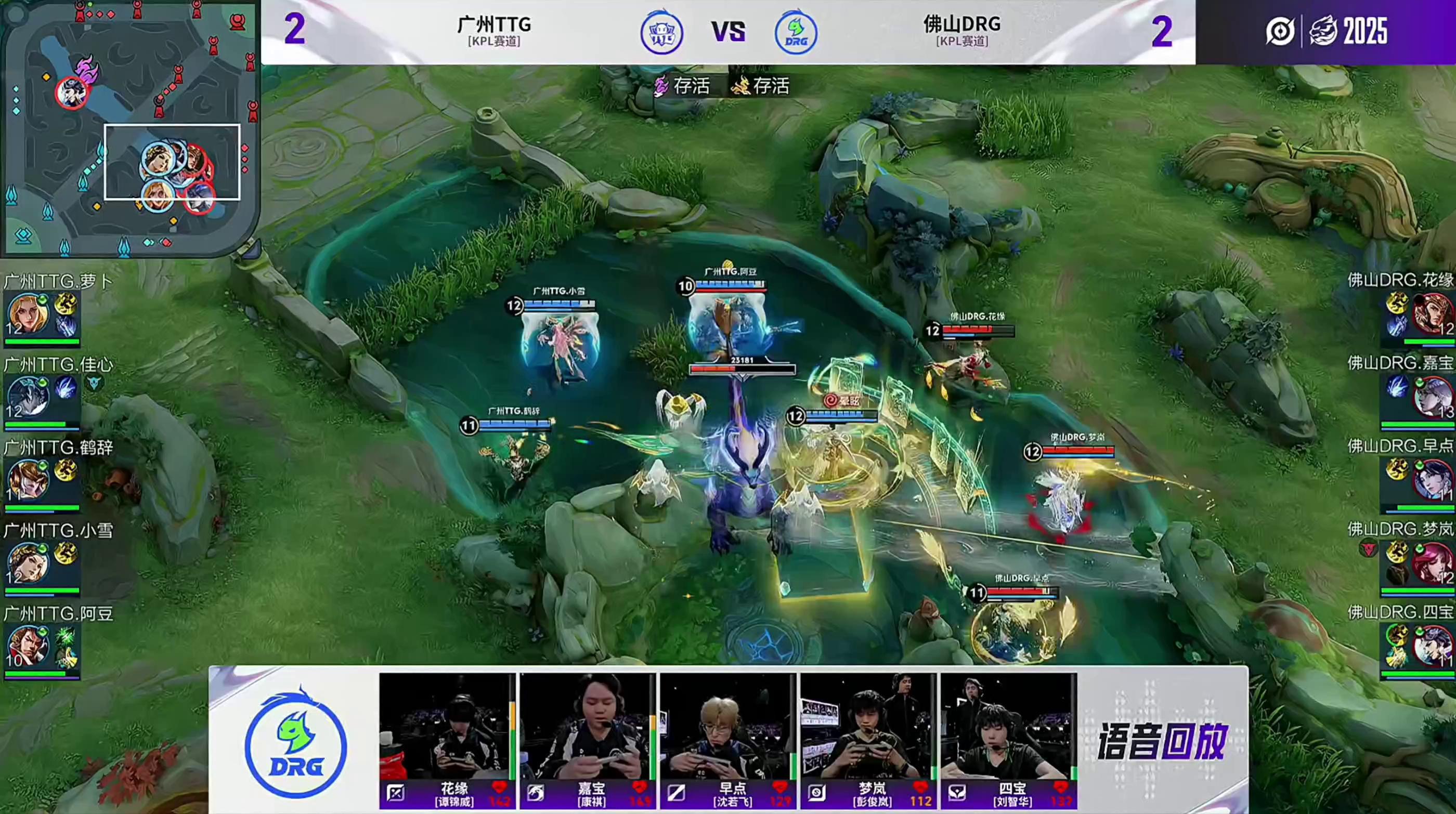Screen dimensions: 1456x814
Task: Click the round DRG logo beside VS
Action: pyautogui.click(x=795, y=33)
